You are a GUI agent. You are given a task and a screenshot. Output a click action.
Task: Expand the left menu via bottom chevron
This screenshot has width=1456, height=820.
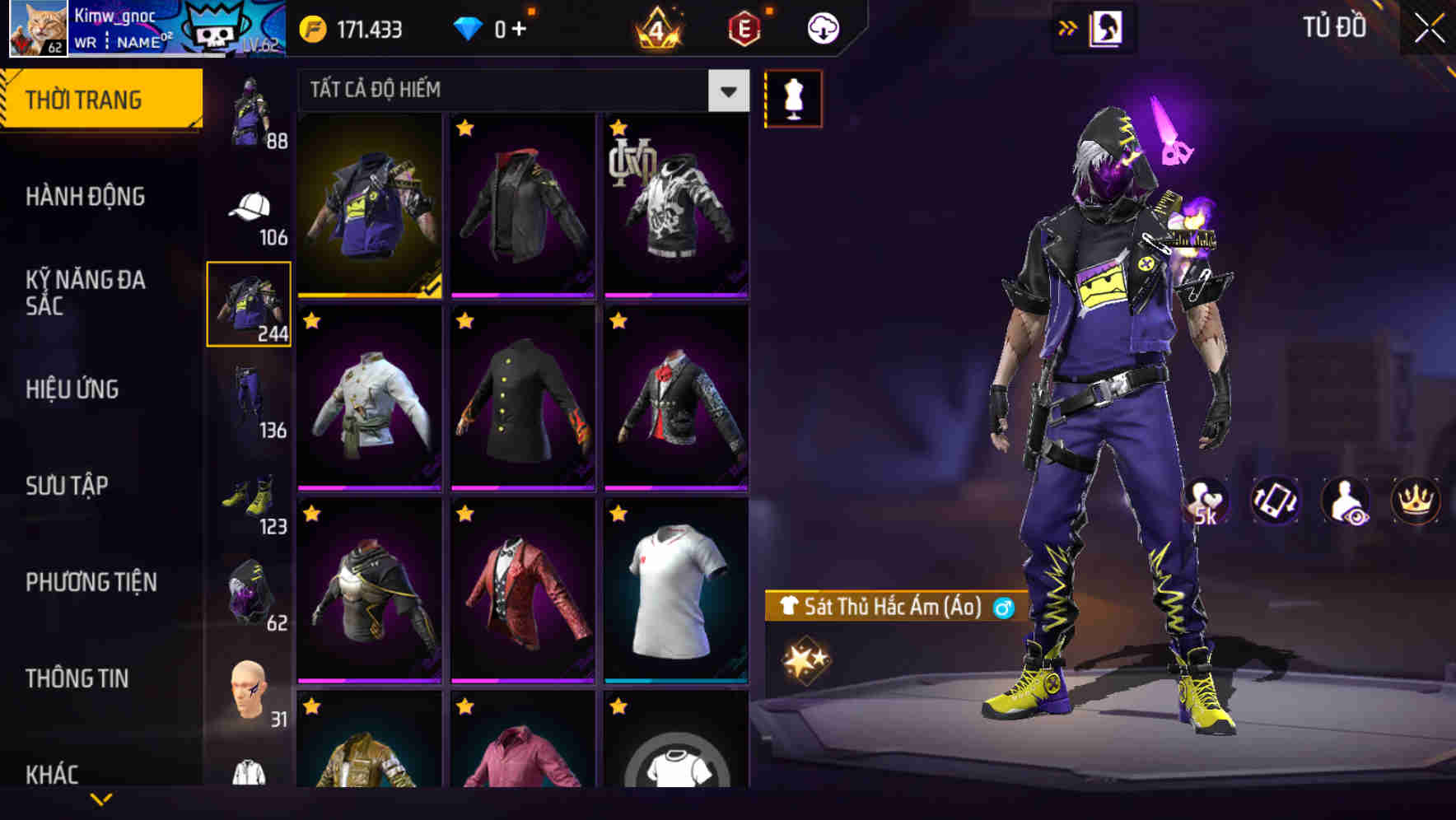click(x=101, y=799)
